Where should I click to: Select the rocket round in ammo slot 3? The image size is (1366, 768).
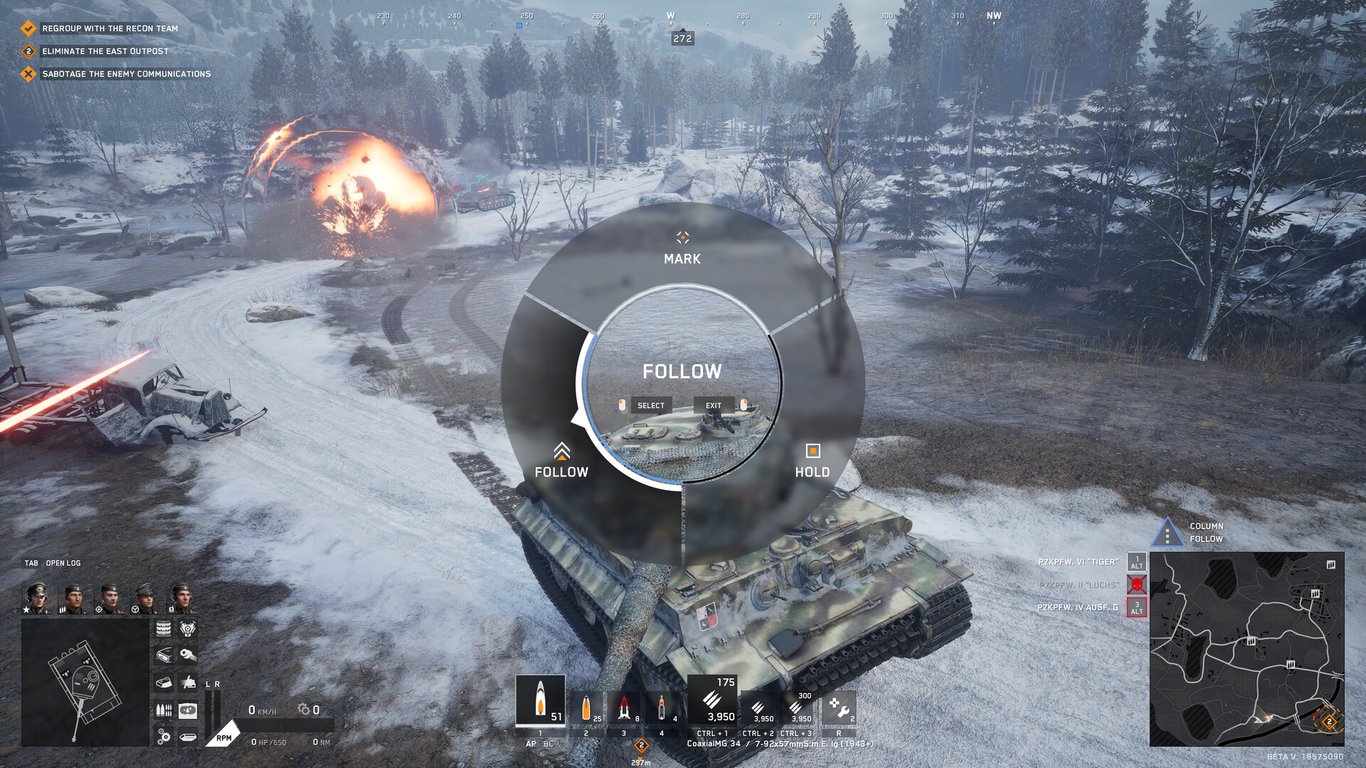tap(624, 707)
